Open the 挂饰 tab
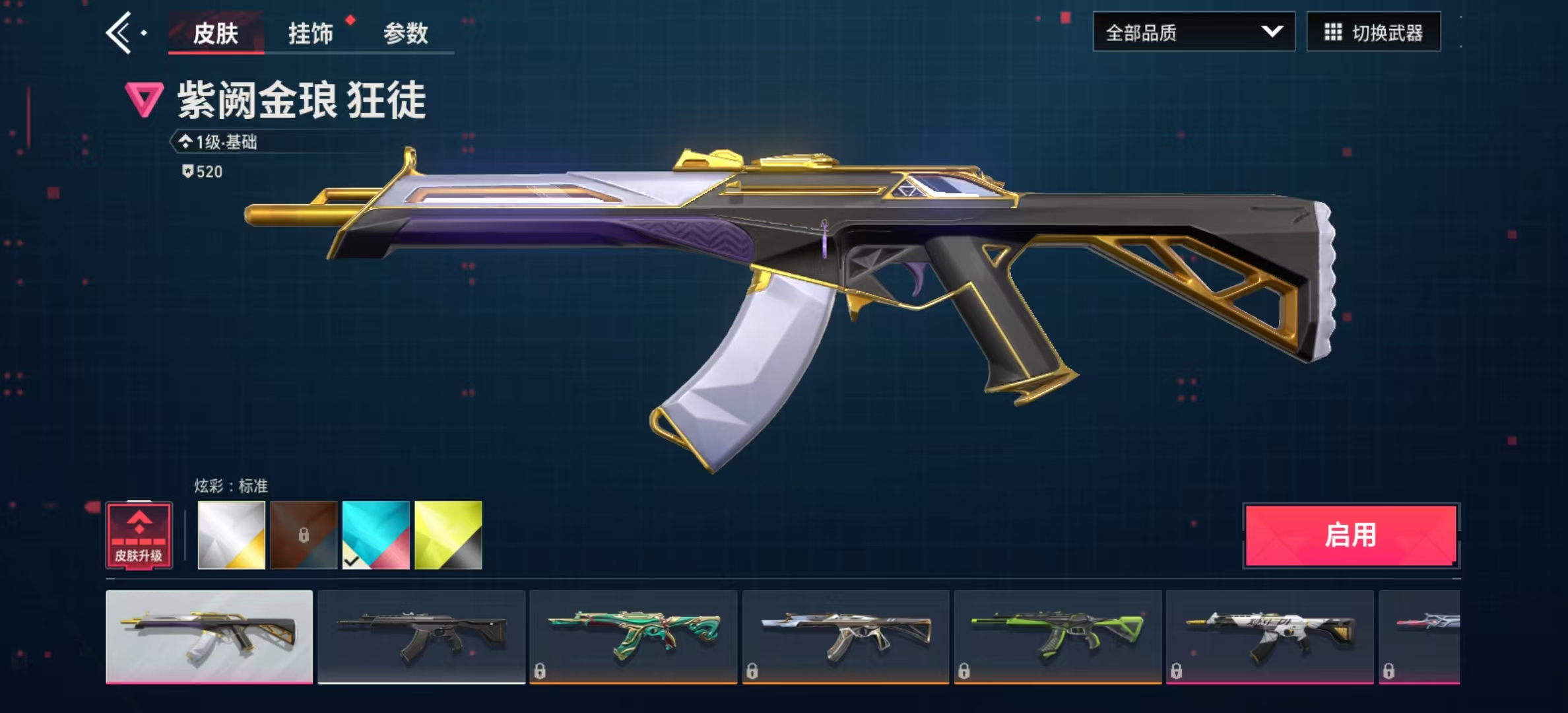Image resolution: width=1568 pixels, height=713 pixels. (310, 32)
